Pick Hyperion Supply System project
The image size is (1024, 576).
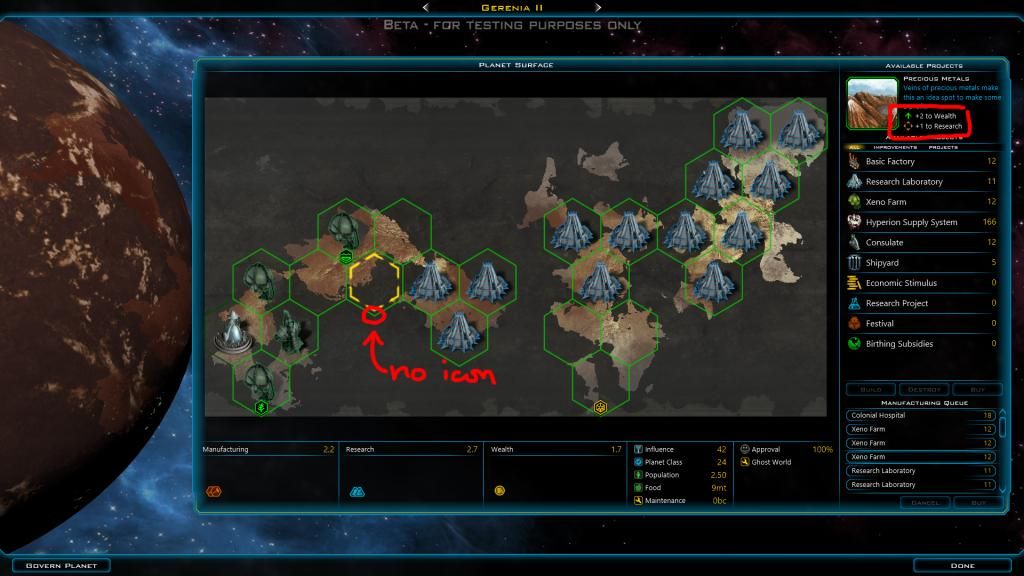tap(911, 222)
